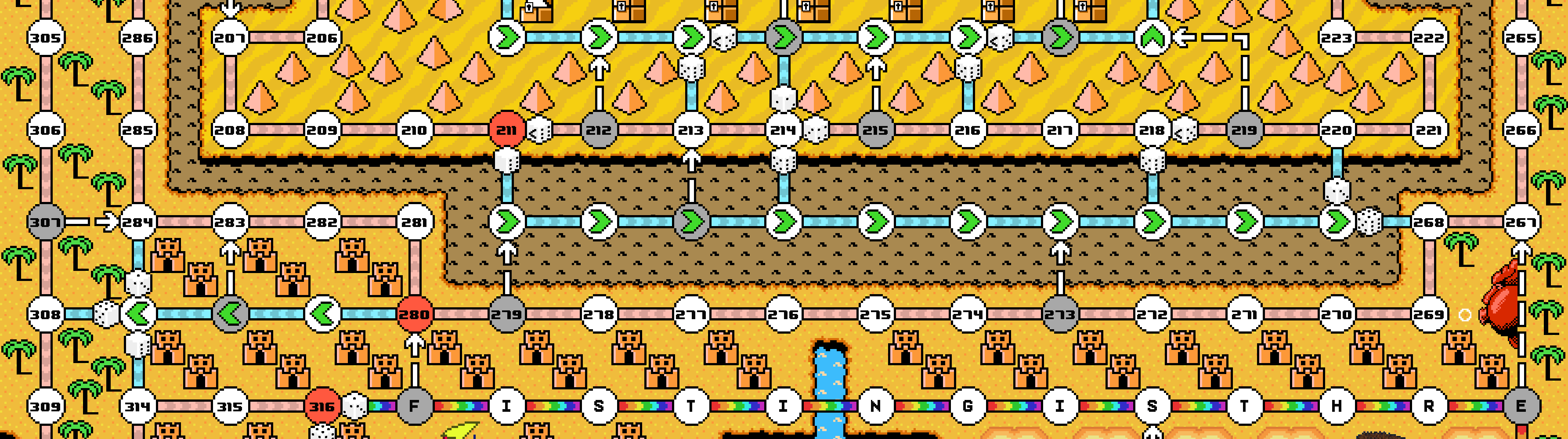Select the gray space numbered 219

point(1244,130)
